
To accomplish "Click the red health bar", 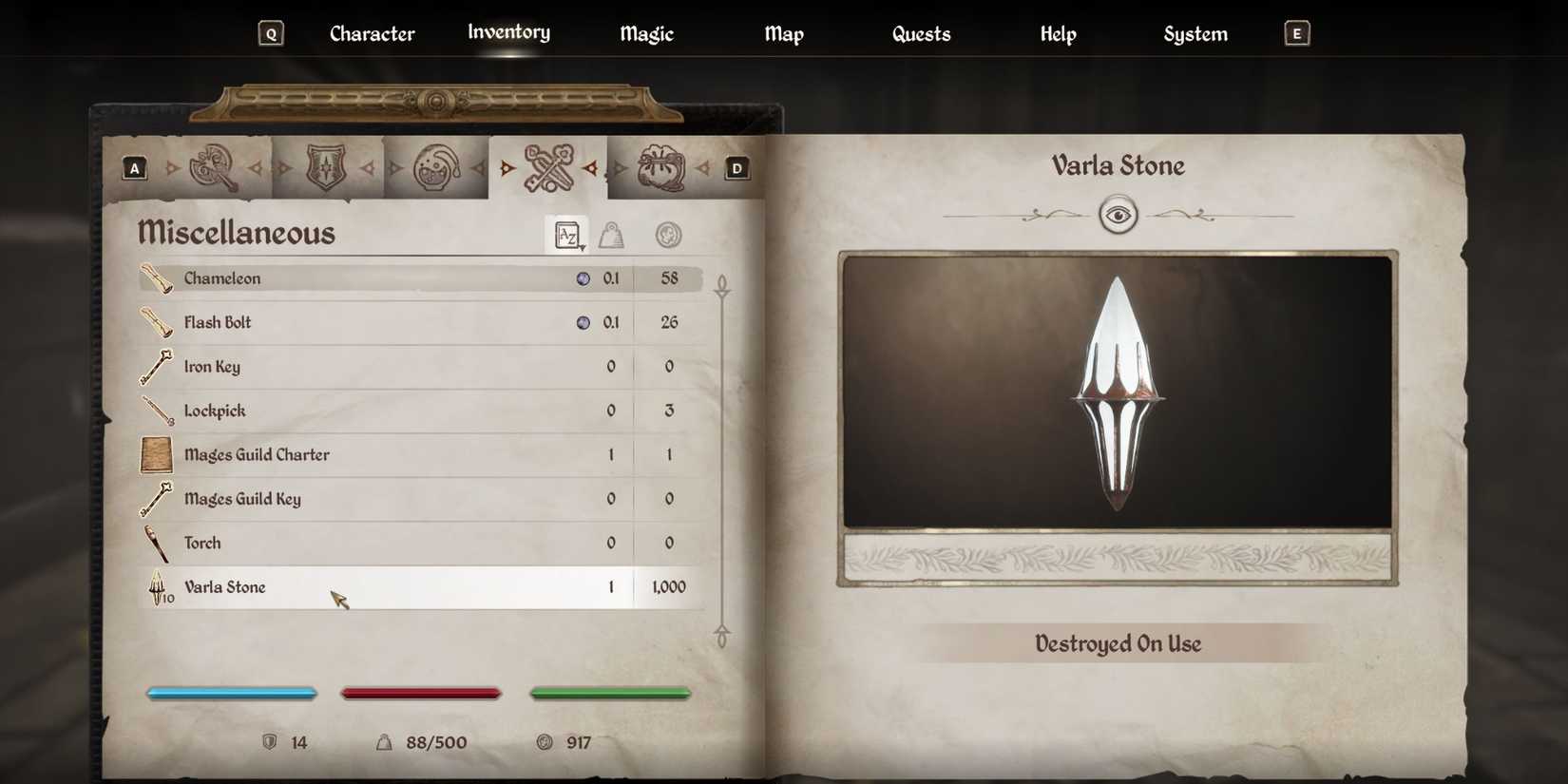I will tap(420, 693).
